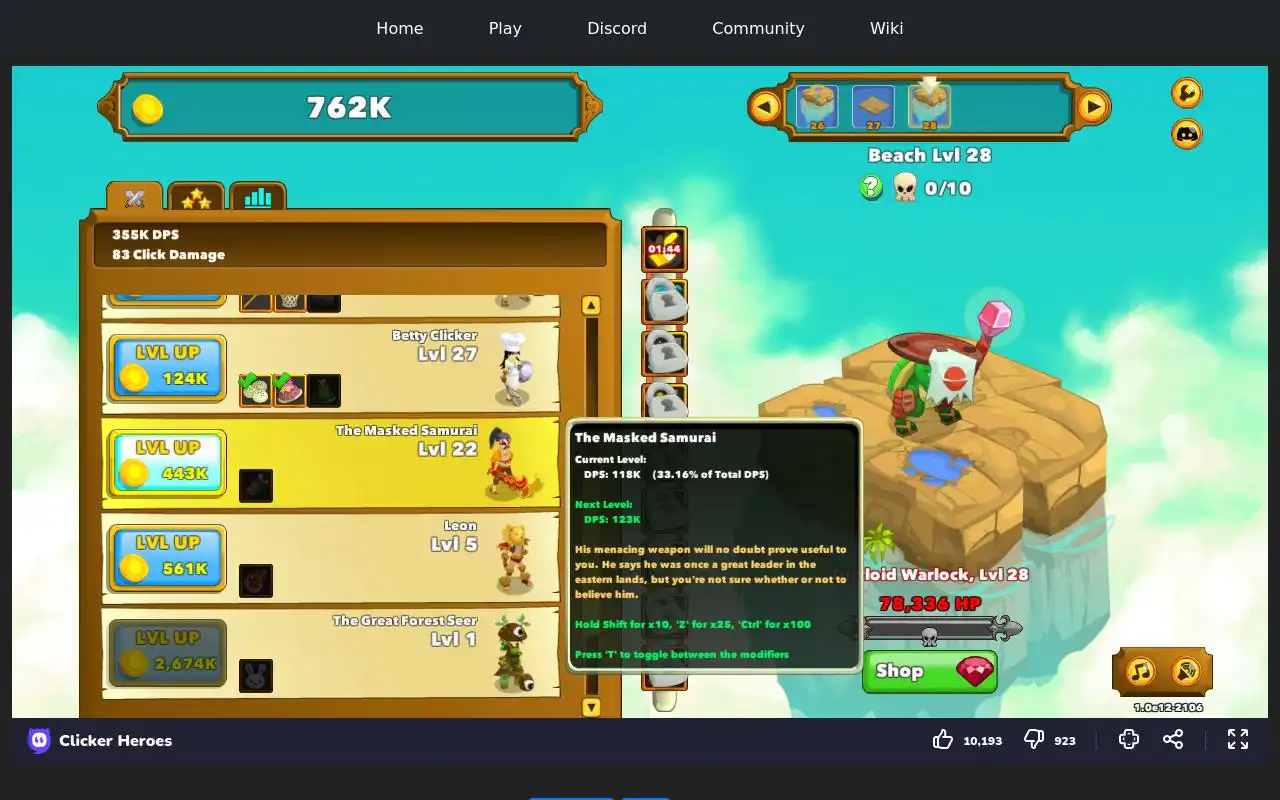Enter fullscreen mode for the game
The height and width of the screenshot is (800, 1280).
pyautogui.click(x=1238, y=739)
